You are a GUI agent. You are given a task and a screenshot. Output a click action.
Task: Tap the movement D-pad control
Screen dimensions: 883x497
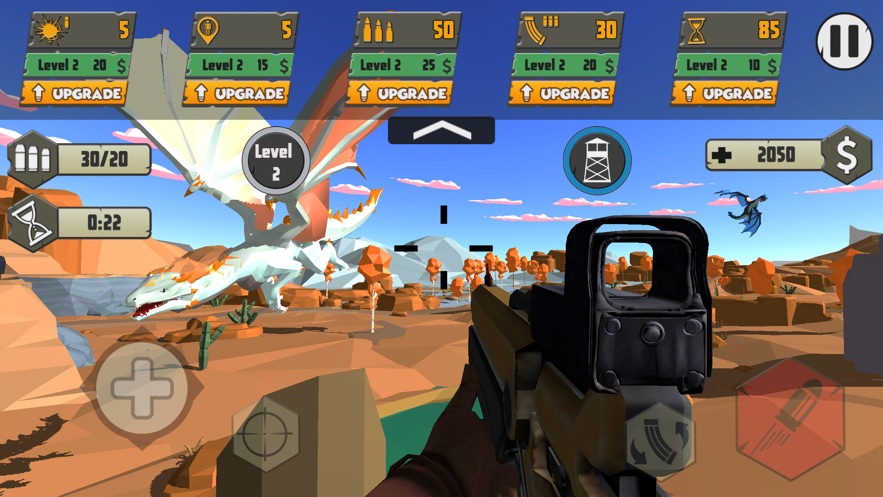point(142,388)
